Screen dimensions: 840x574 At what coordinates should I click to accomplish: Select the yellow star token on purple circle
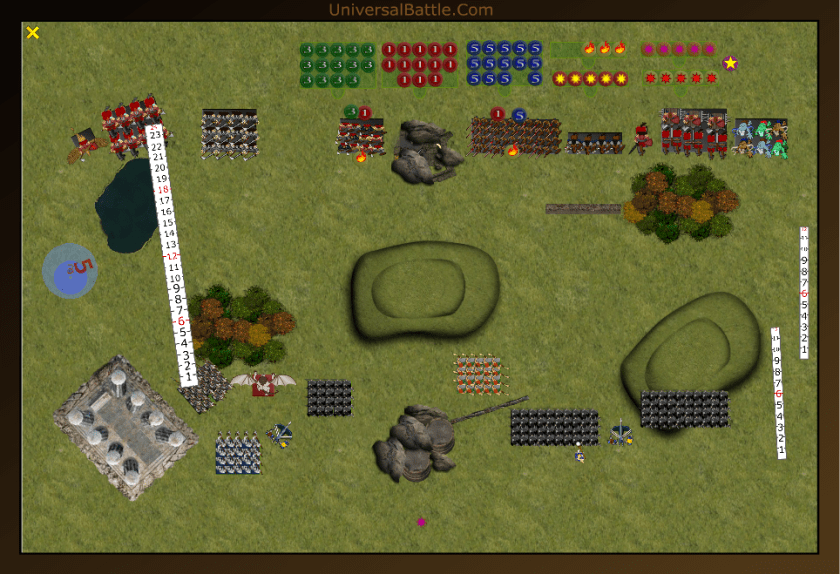click(x=730, y=63)
